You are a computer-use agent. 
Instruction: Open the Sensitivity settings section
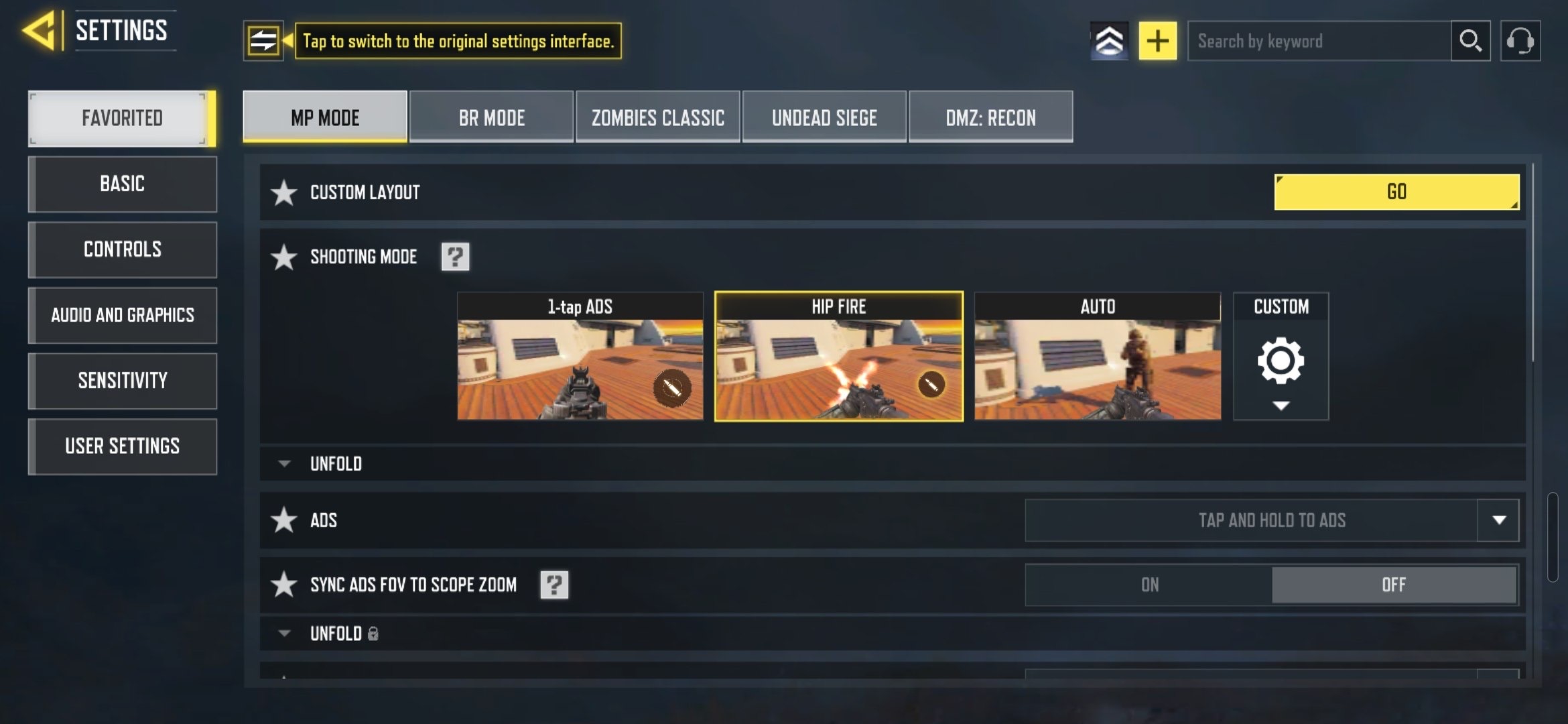point(123,381)
